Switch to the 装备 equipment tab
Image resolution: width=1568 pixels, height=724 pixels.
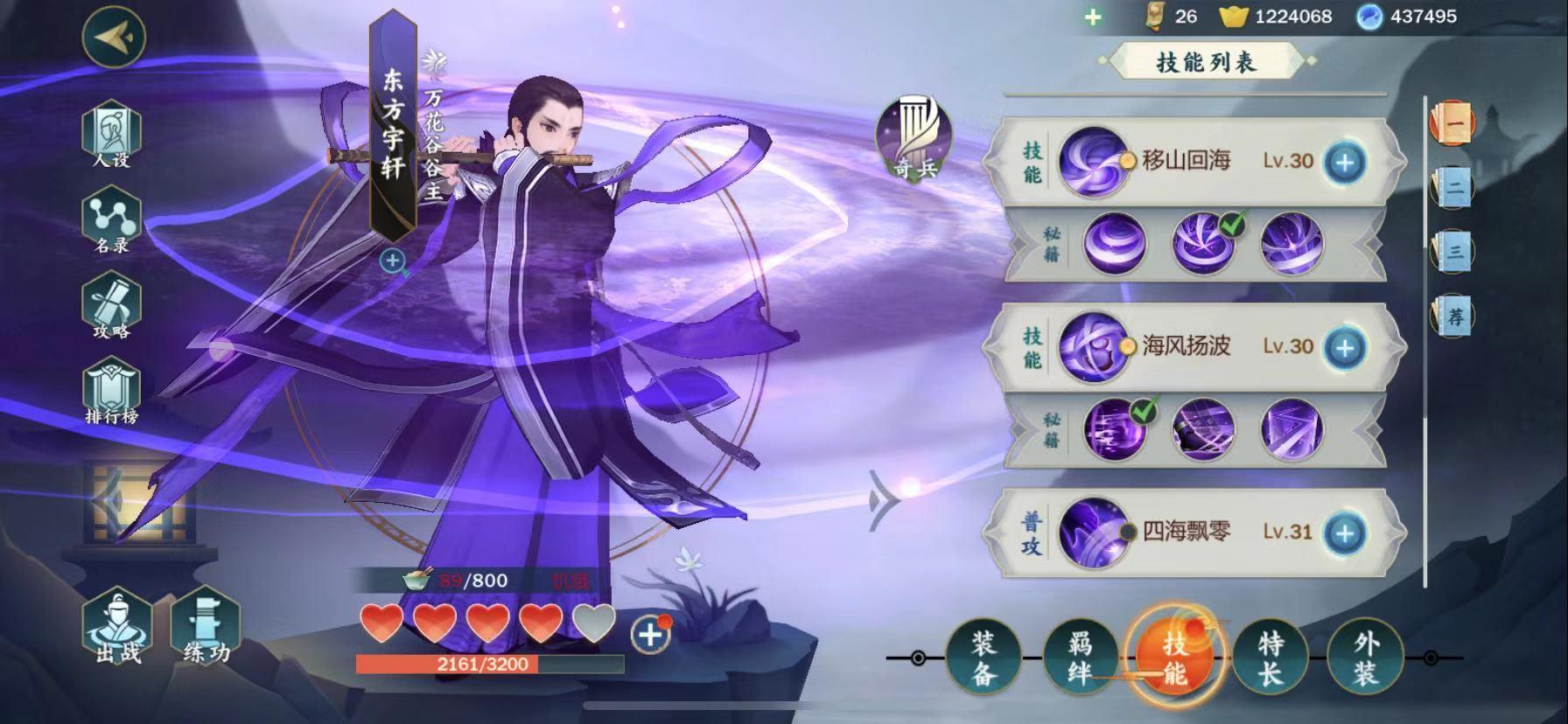tap(983, 658)
